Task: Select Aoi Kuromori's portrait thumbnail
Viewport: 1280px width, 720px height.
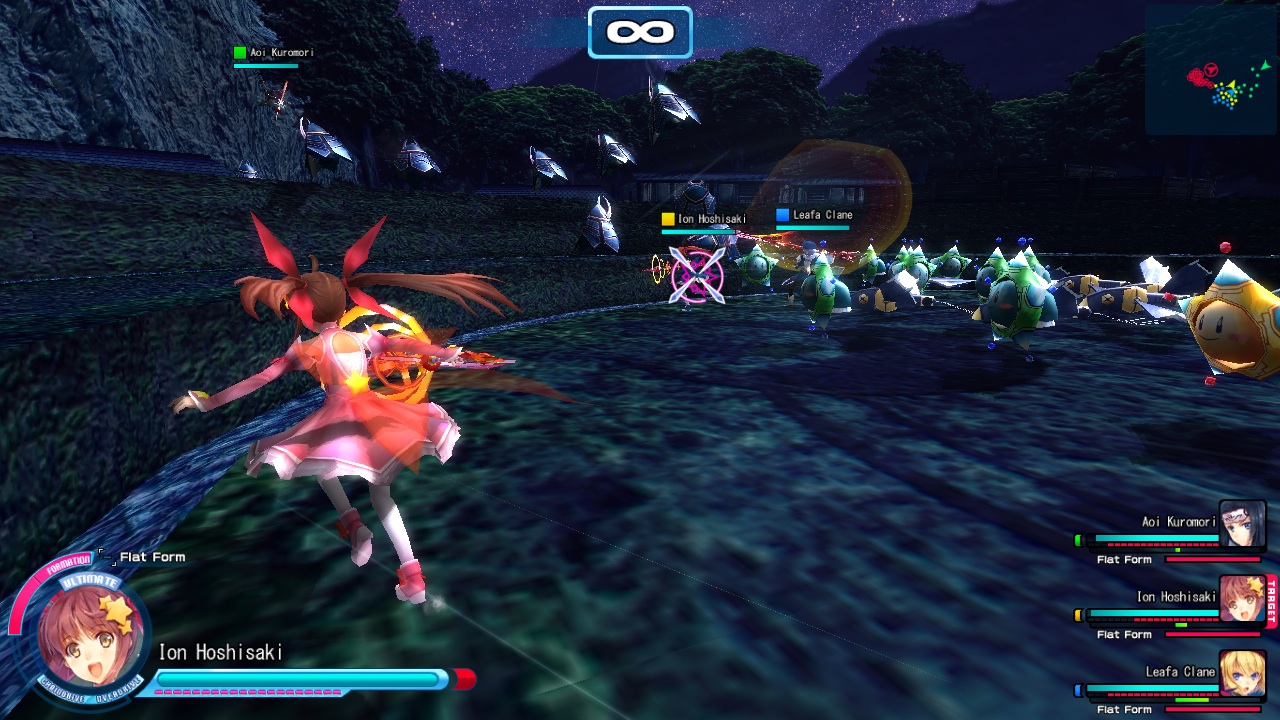Action: (1242, 524)
